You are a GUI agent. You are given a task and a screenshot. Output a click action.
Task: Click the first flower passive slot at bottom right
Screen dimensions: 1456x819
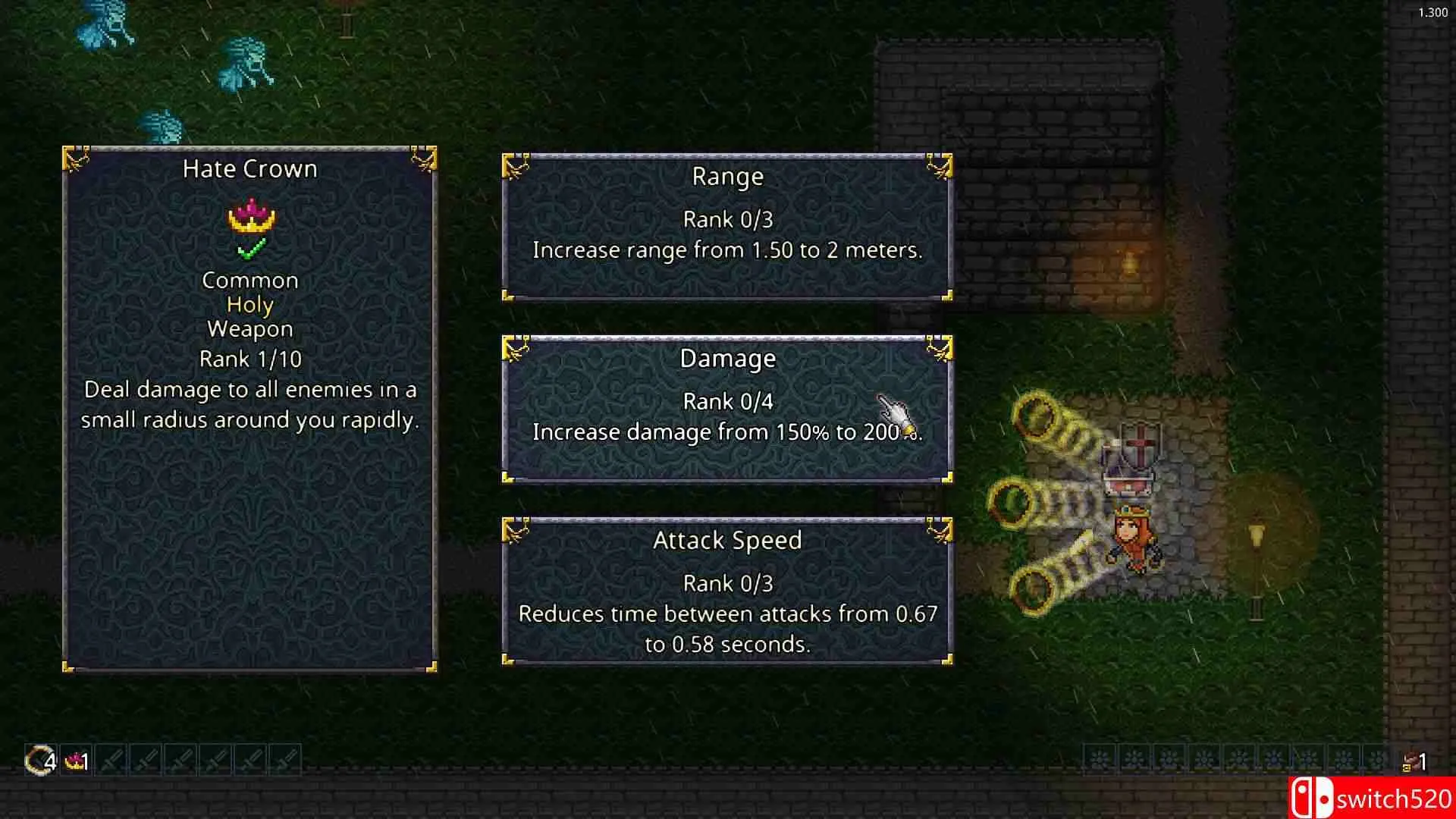pyautogui.click(x=1098, y=758)
